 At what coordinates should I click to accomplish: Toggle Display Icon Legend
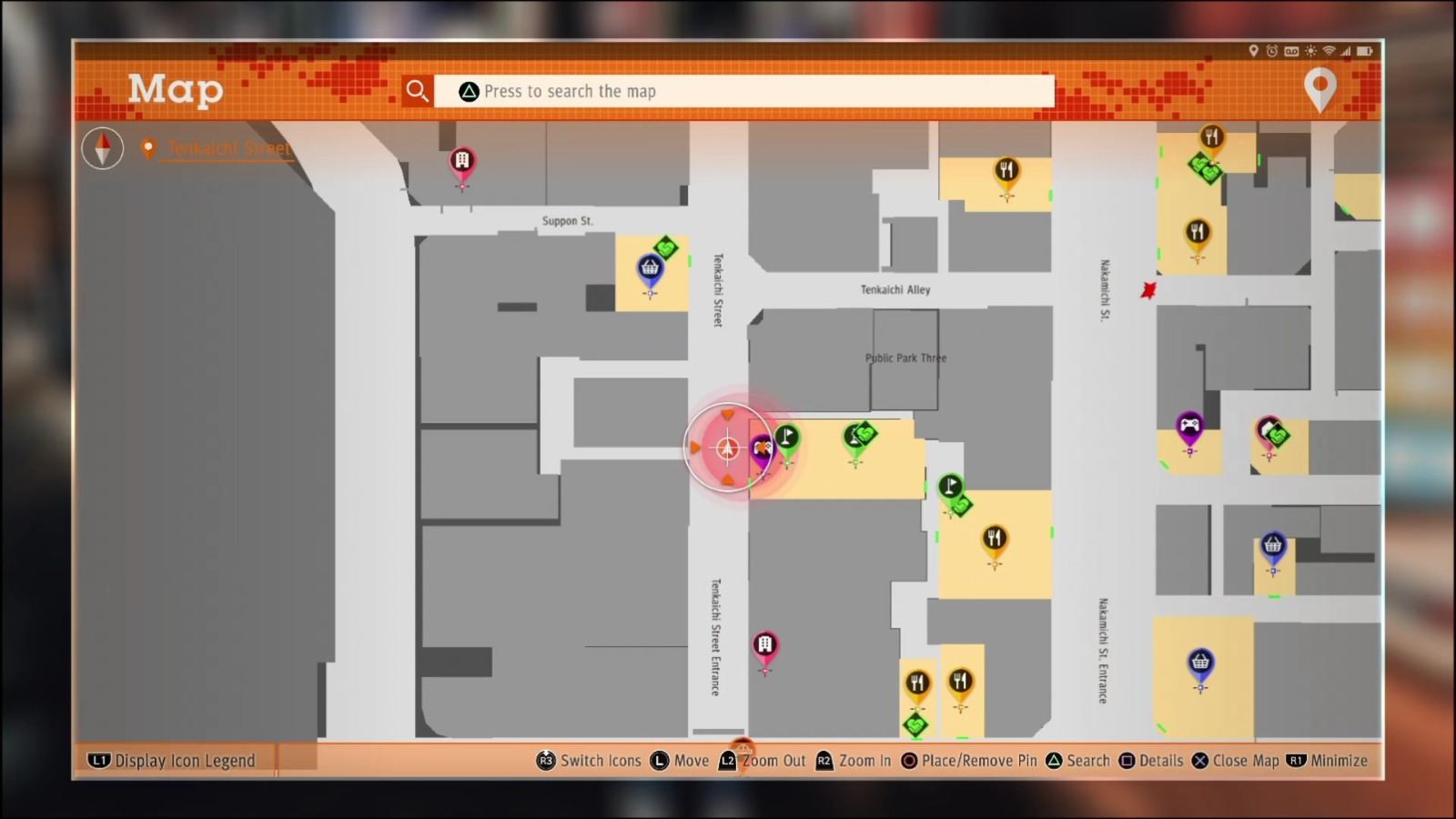tap(172, 760)
